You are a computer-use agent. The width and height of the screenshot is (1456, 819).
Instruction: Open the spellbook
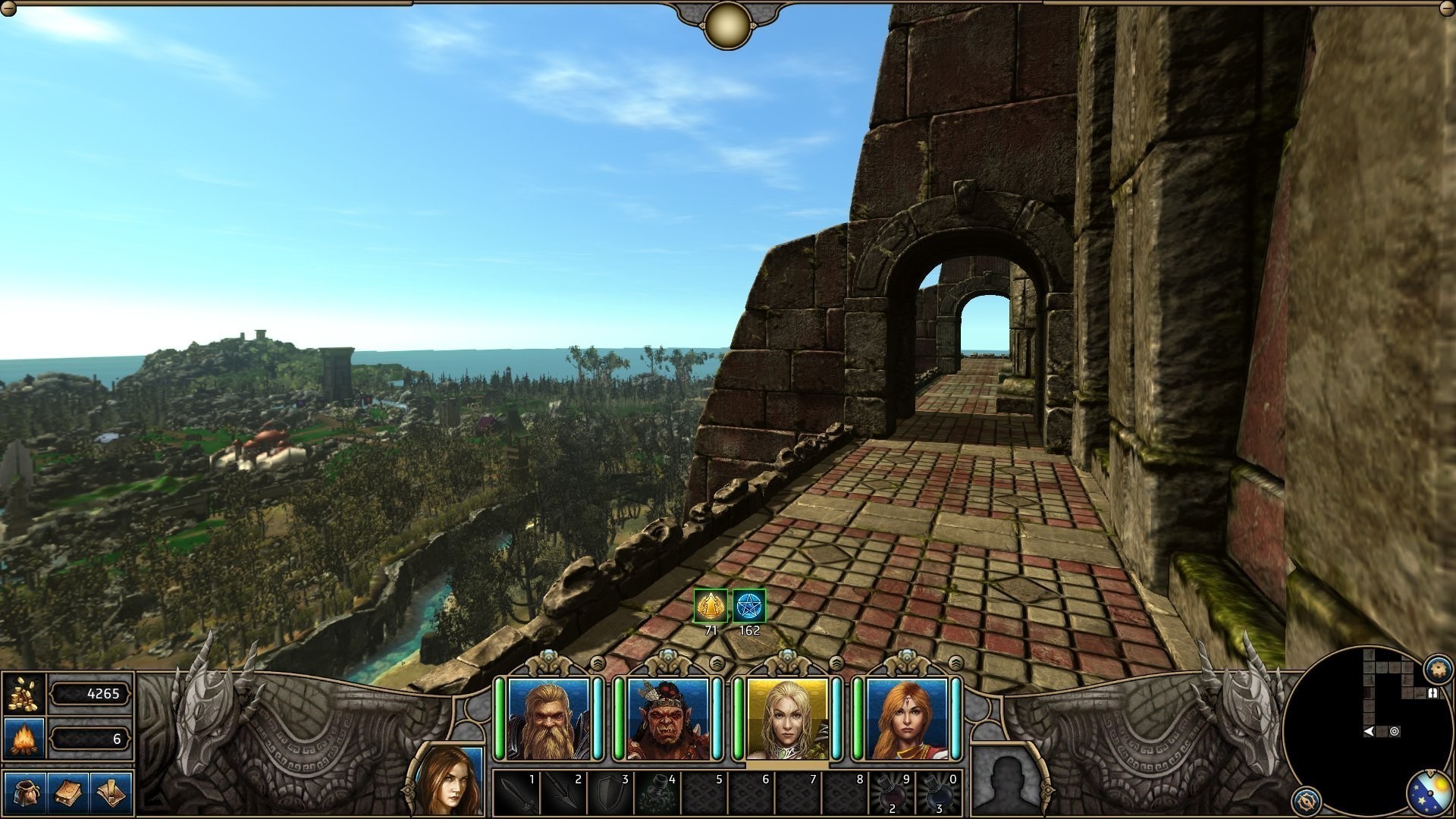click(68, 793)
